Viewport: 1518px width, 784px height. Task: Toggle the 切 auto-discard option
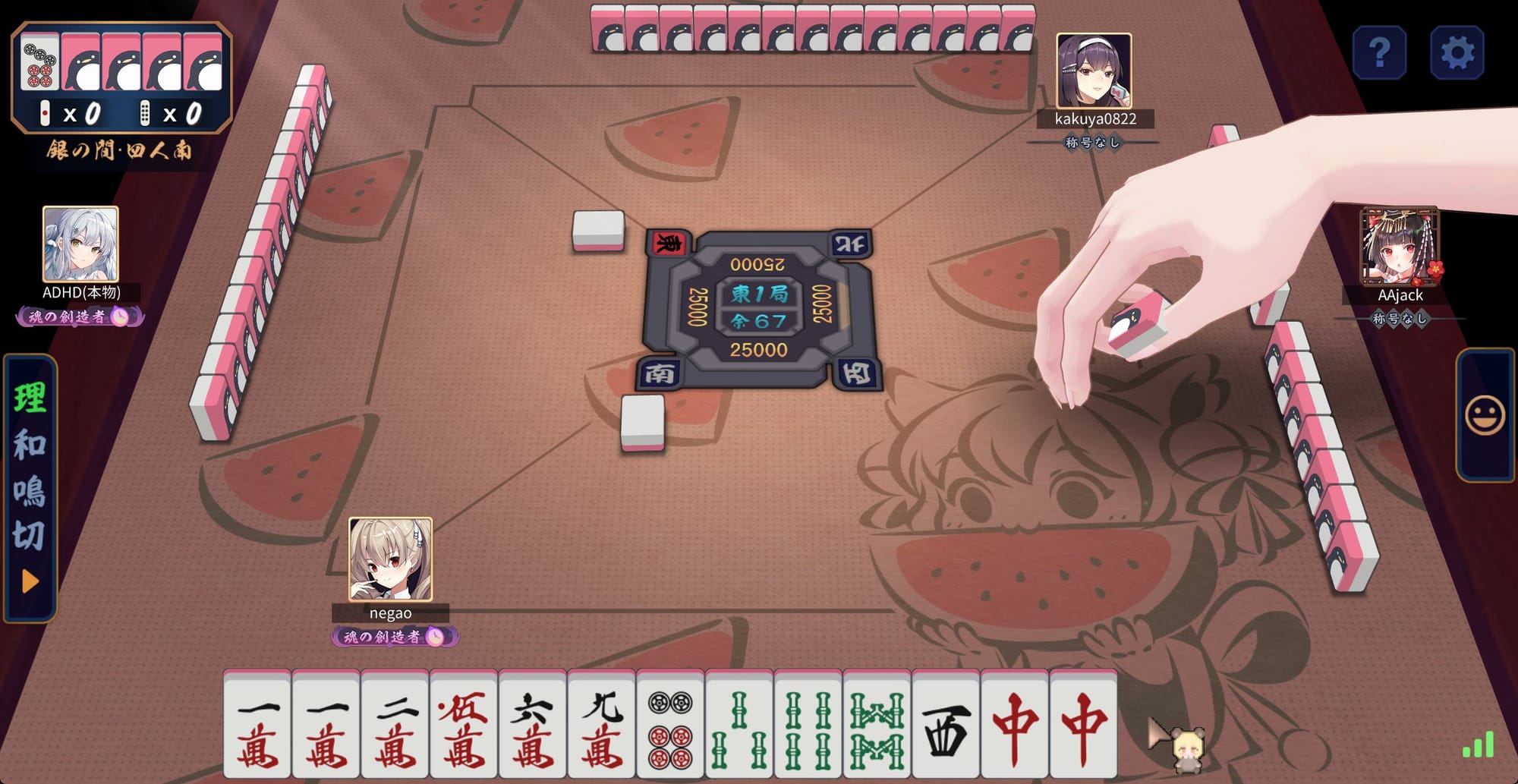click(x=30, y=536)
